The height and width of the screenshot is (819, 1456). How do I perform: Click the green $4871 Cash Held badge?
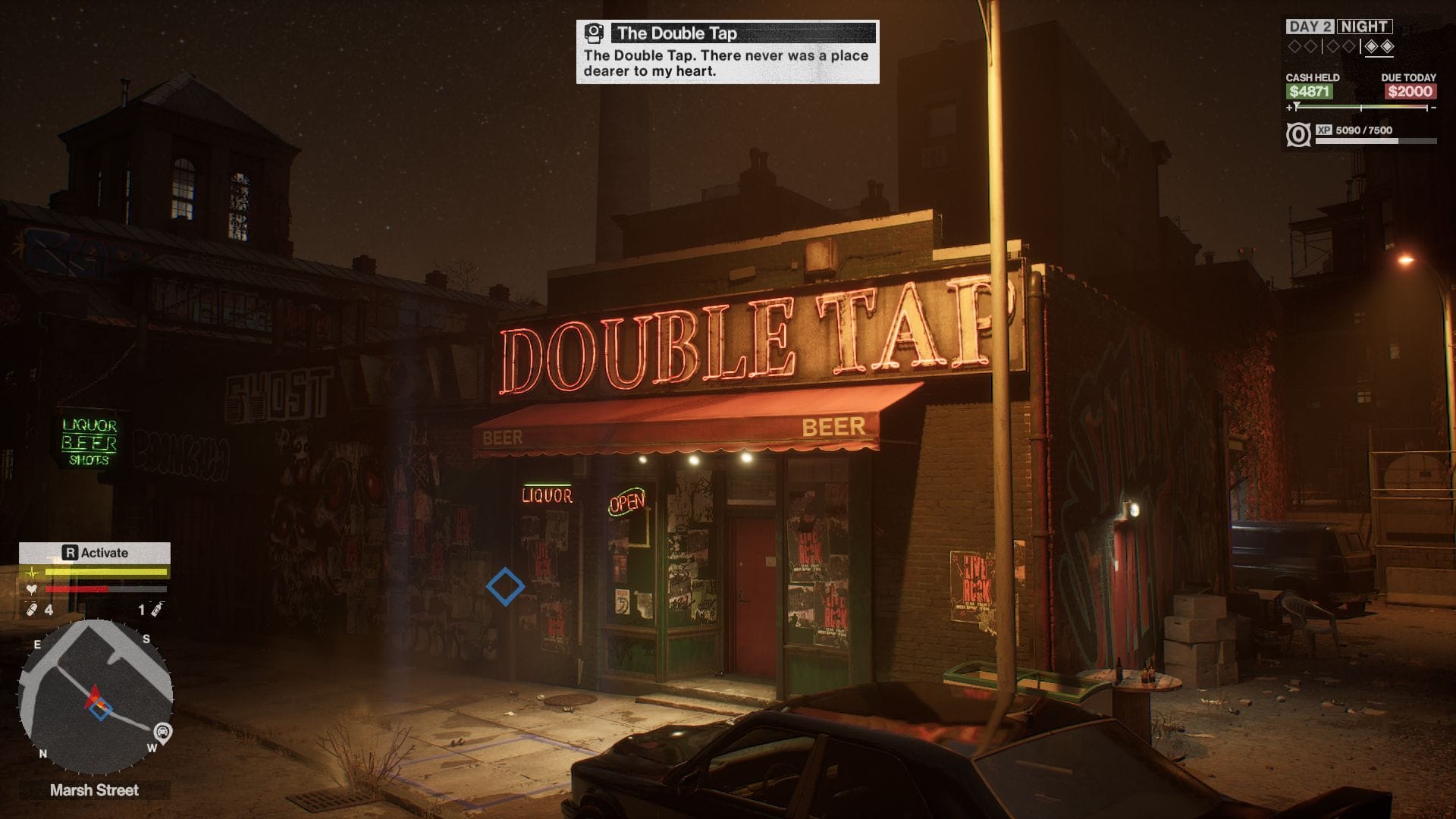tap(1310, 91)
